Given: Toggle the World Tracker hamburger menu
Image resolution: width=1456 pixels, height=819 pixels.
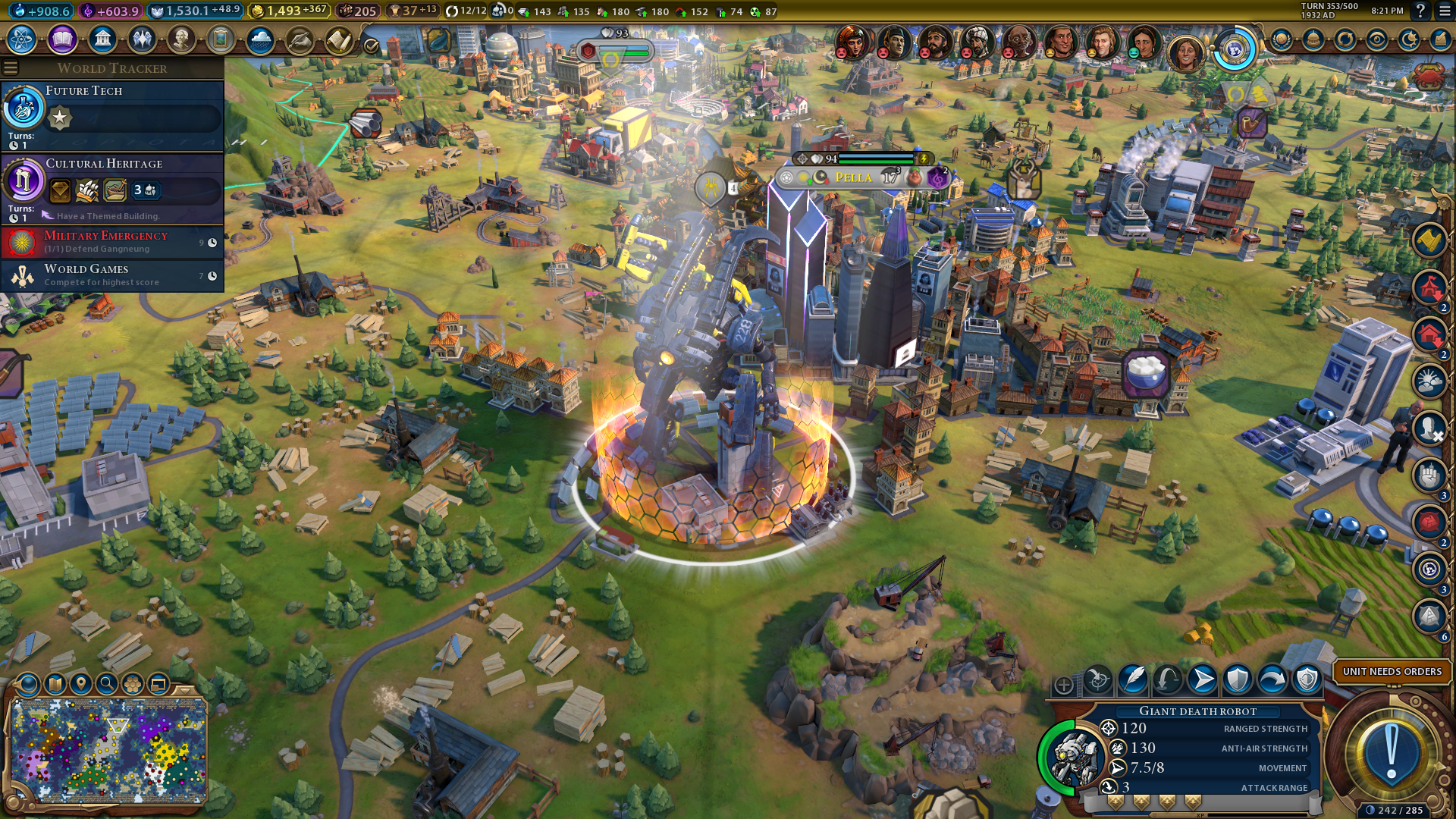Looking at the screenshot, I should (11, 68).
